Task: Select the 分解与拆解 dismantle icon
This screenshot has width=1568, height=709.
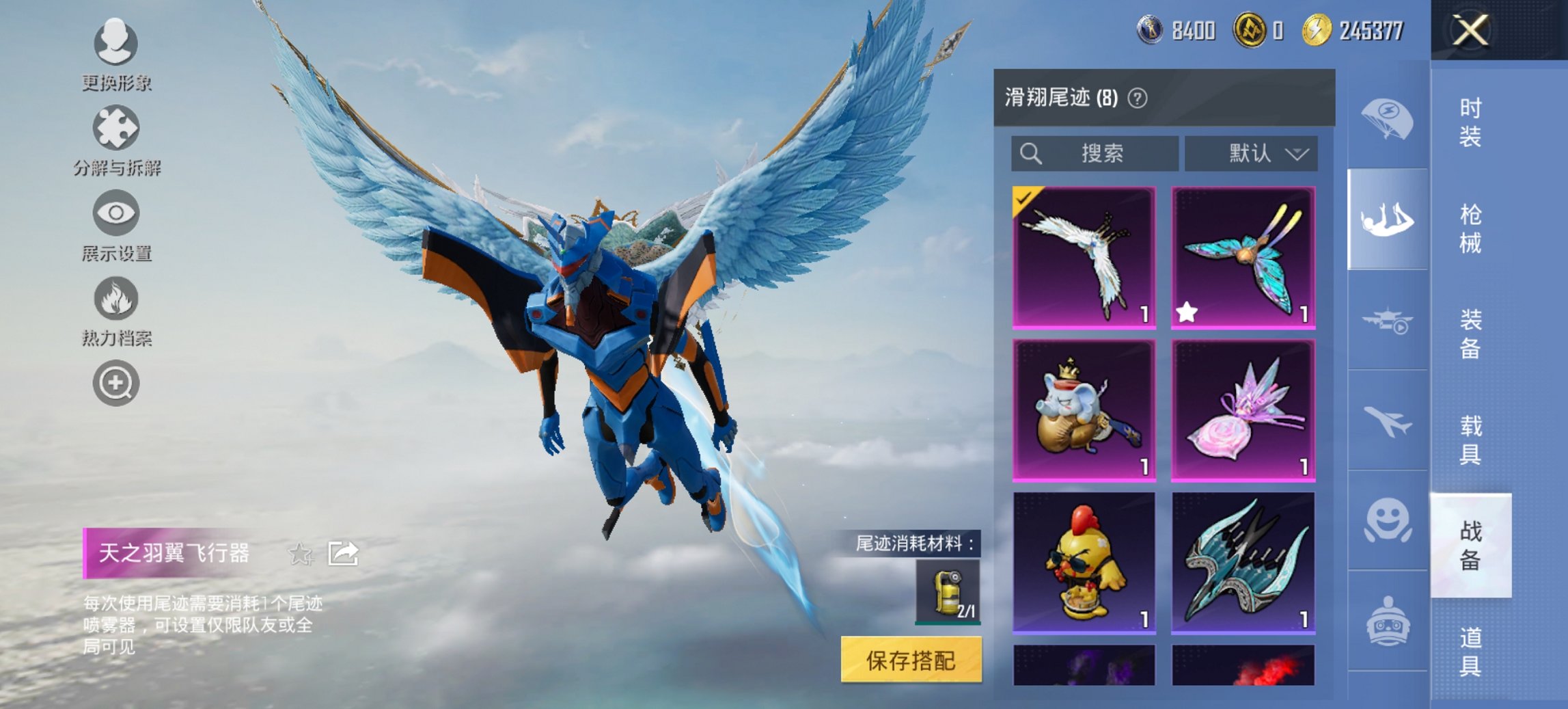Action: pyautogui.click(x=116, y=127)
